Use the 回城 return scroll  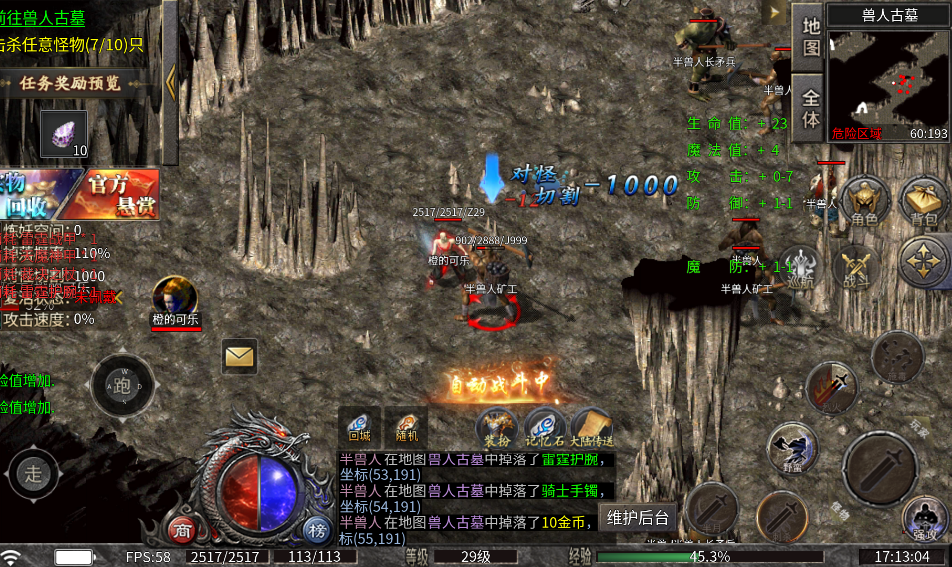[359, 425]
